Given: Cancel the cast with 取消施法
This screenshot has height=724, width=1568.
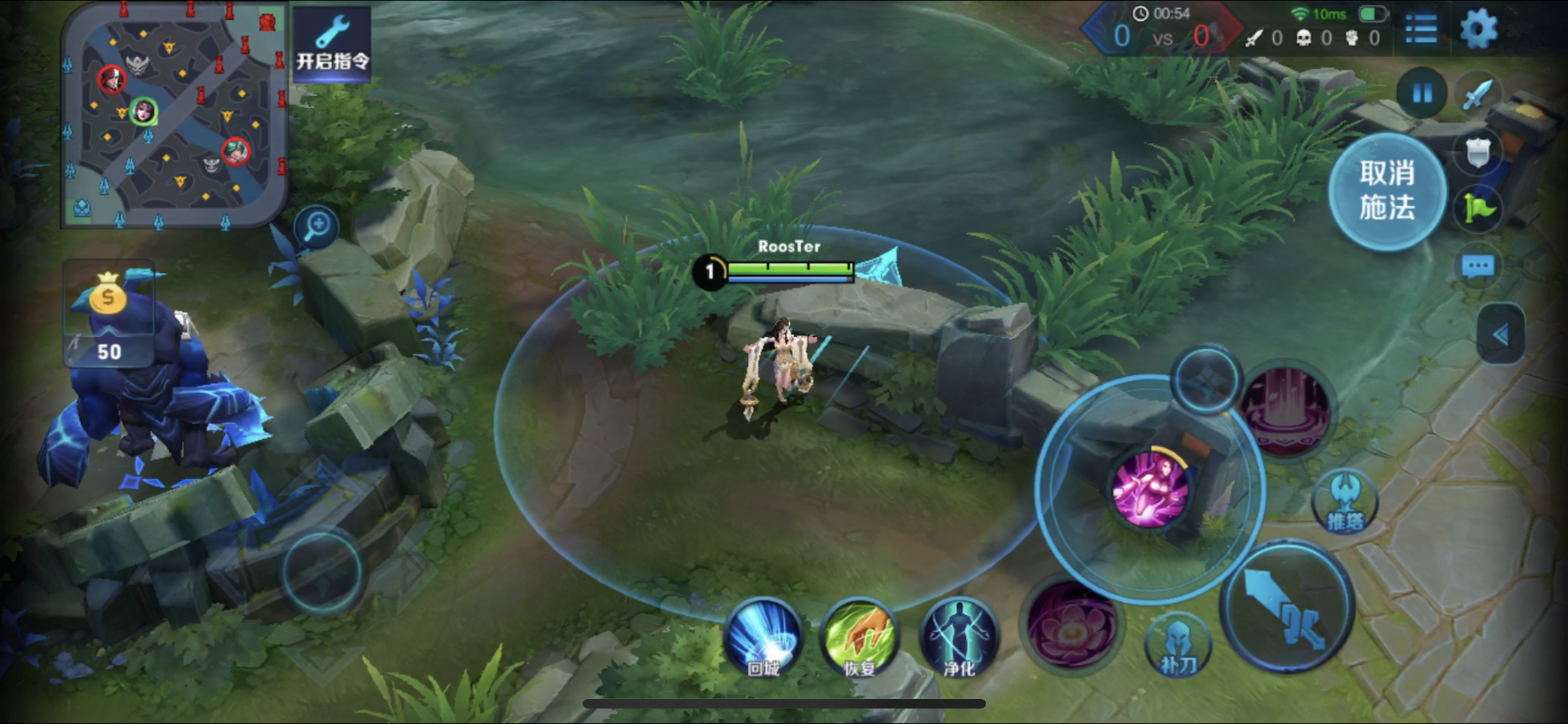Looking at the screenshot, I should (1387, 190).
